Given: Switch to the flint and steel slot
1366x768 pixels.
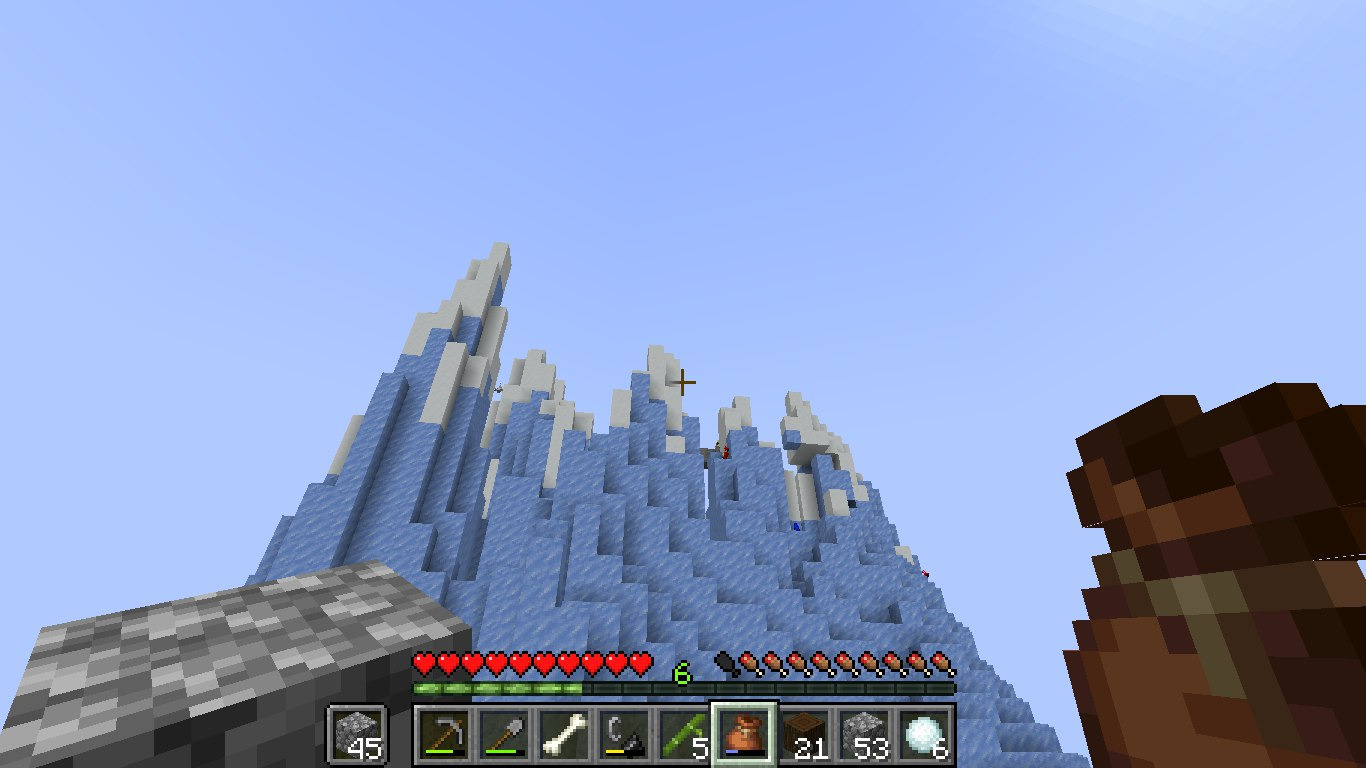Looking at the screenshot, I should pos(624,734).
